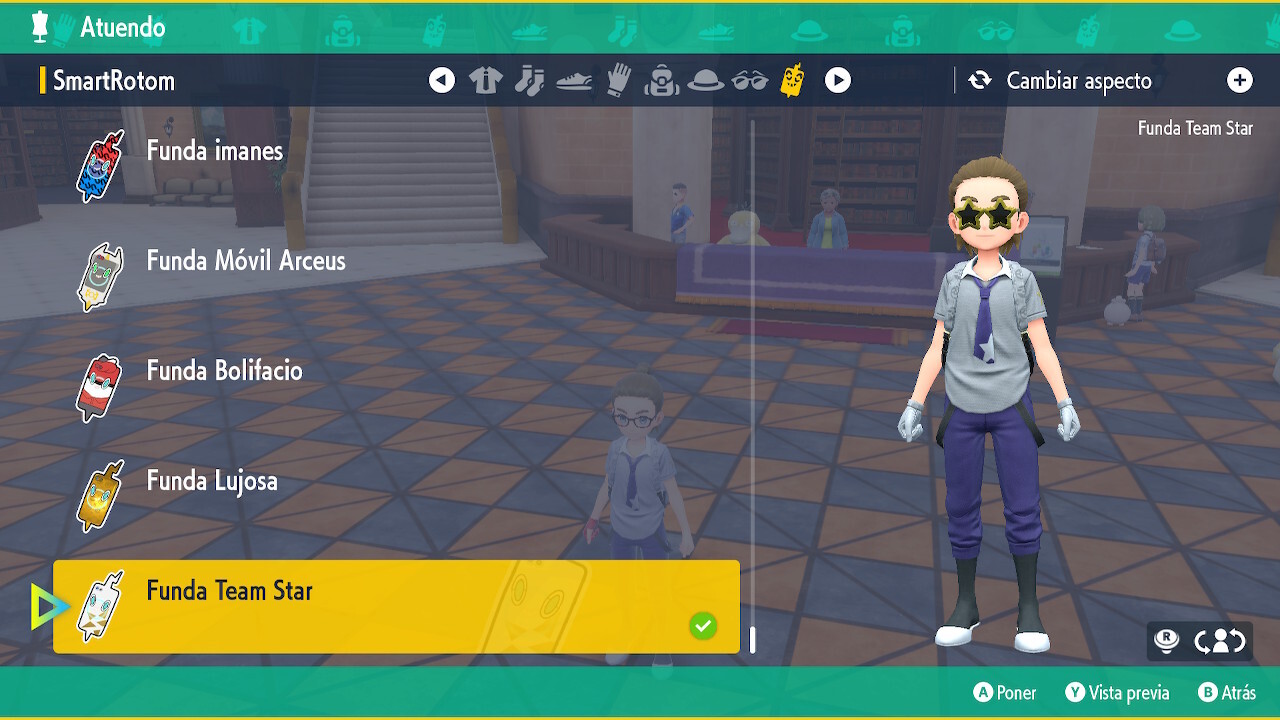Select the glasses category icon
Screen dimensions: 1280x720
coord(751,80)
